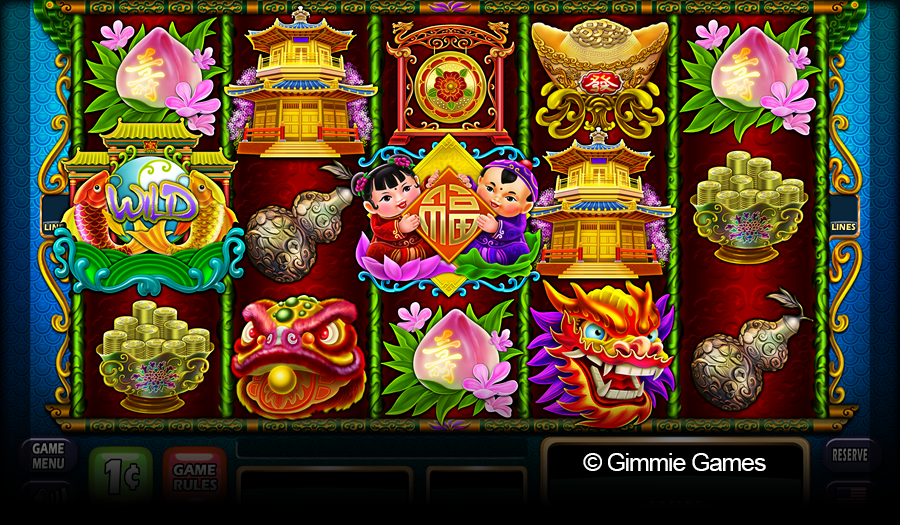The height and width of the screenshot is (525, 900).
Task: Change the 1¢ denomination
Action: 121,471
